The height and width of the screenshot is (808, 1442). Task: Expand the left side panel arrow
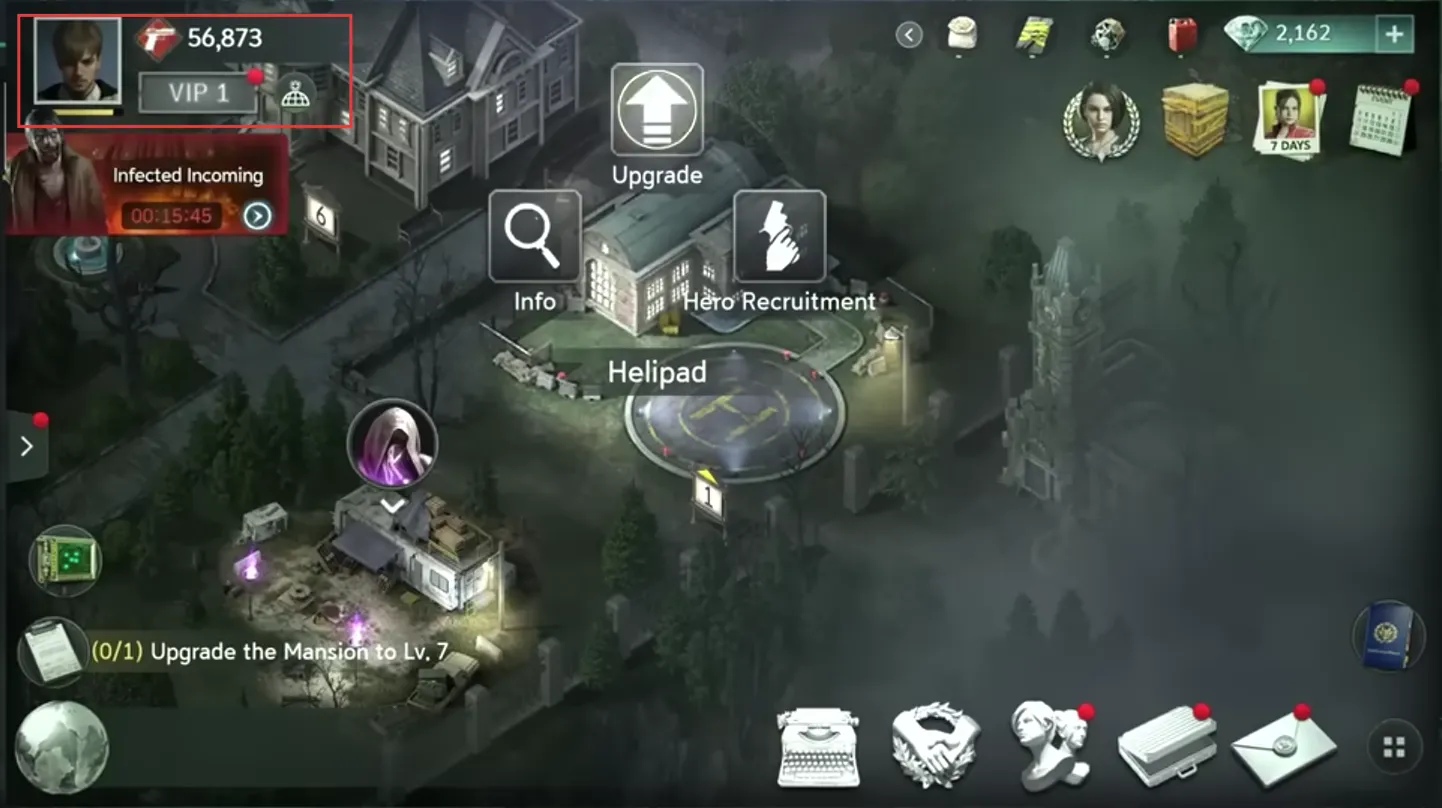[26, 446]
